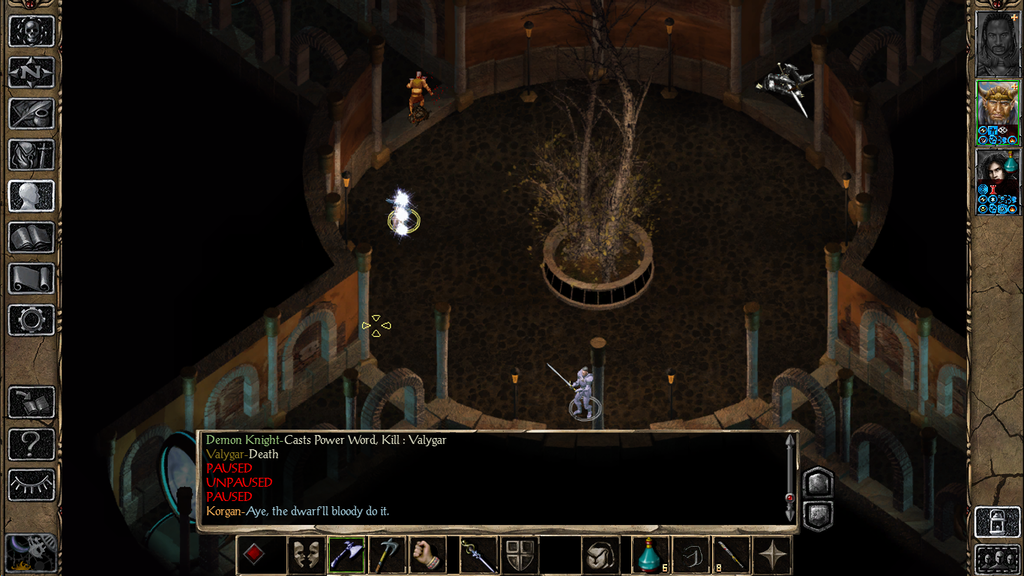Open the journal with the quill button
The width and height of the screenshot is (1024, 576).
(31, 113)
